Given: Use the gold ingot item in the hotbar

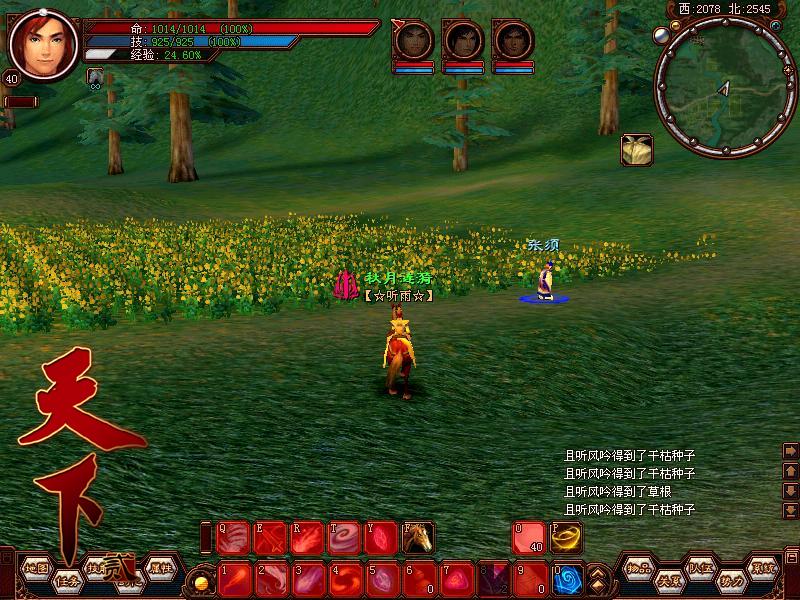Looking at the screenshot, I should (566, 538).
